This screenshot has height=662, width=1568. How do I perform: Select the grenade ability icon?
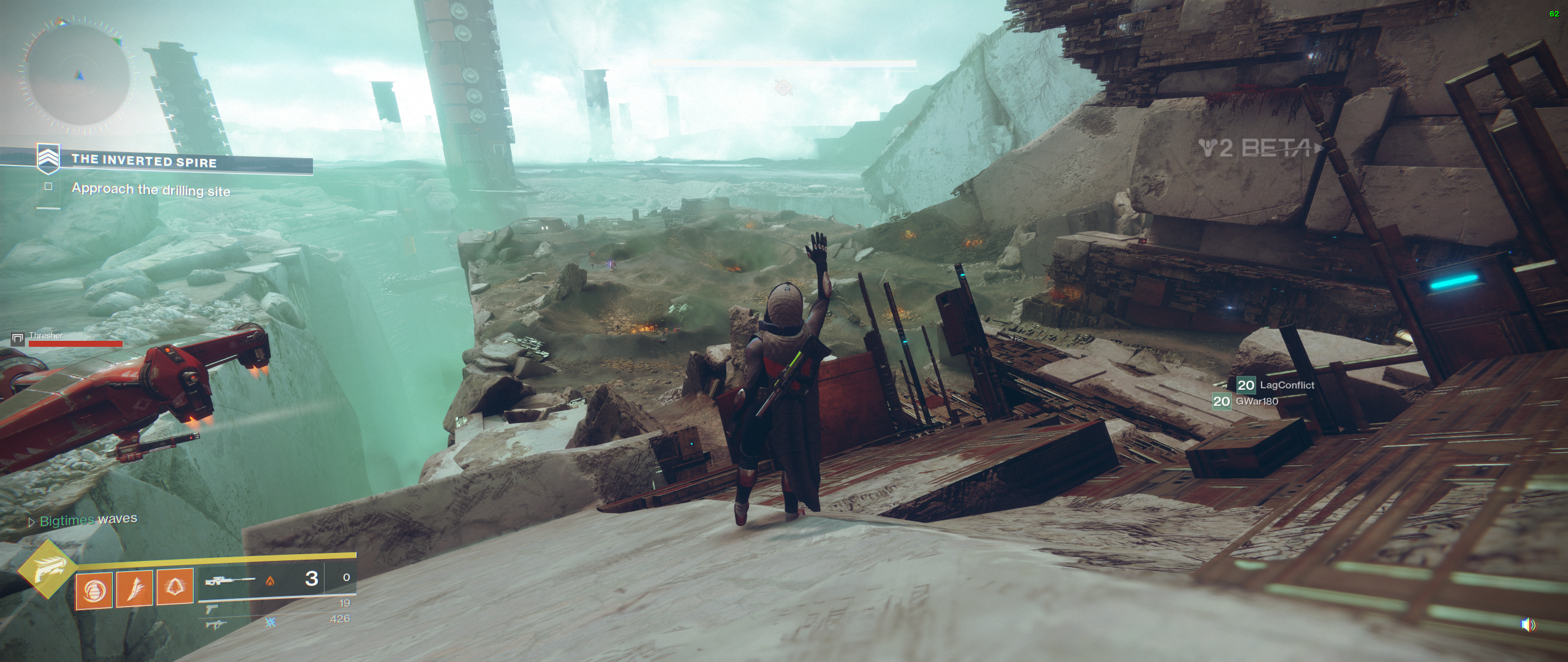(x=94, y=590)
